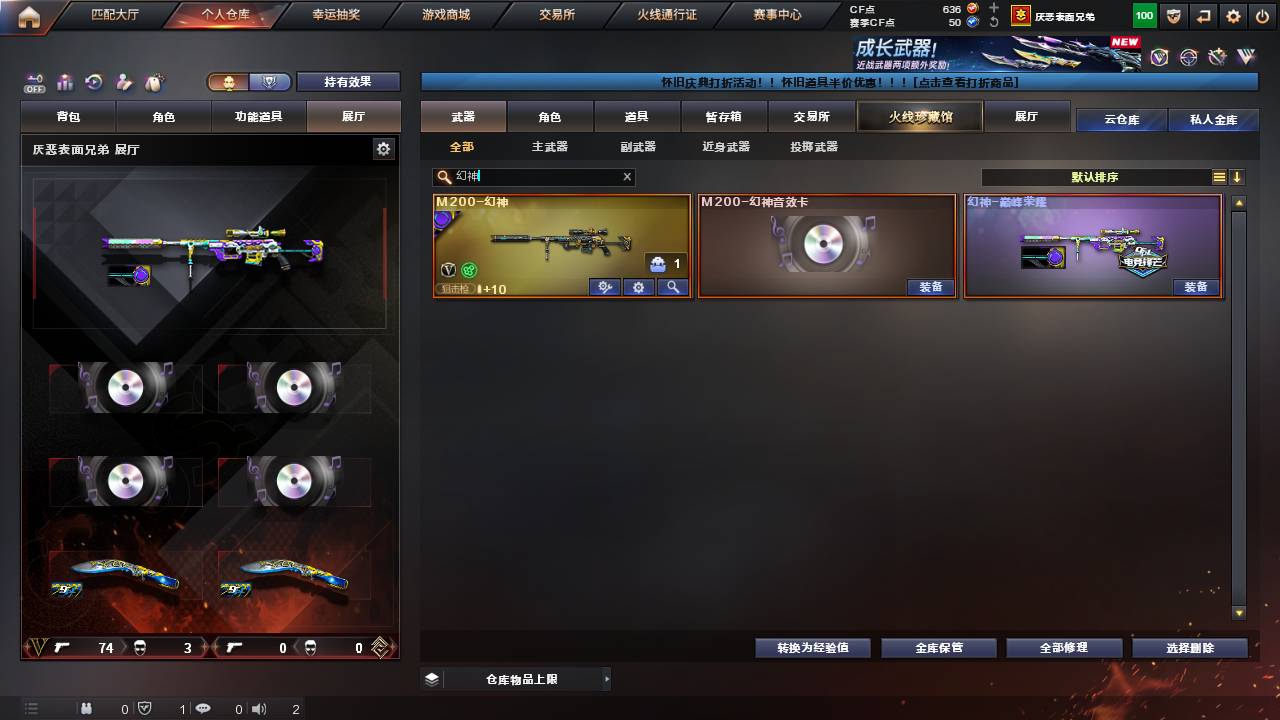Zoom the M200-幻神 preview with the magnifier icon
1280x720 pixels.
point(673,287)
